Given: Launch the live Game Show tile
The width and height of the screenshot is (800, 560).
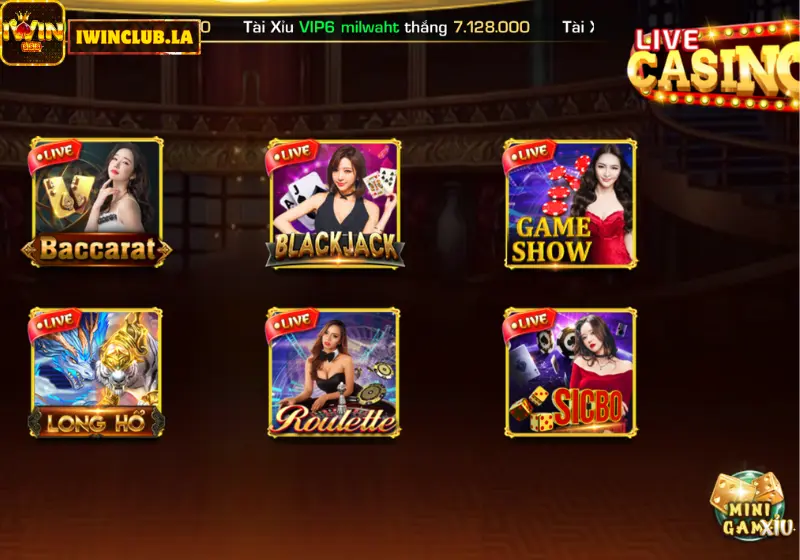Looking at the screenshot, I should 570,204.
